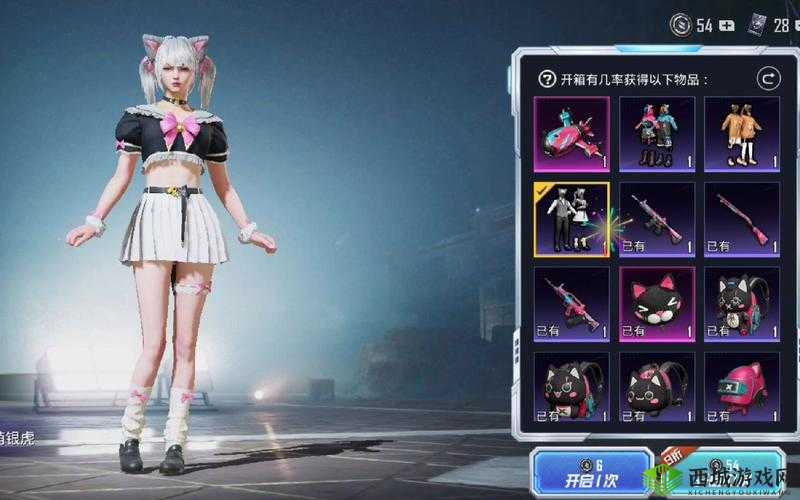The image size is (800, 500).
Task: Preview the pink cat-ear helmet skin
Action: (742, 388)
